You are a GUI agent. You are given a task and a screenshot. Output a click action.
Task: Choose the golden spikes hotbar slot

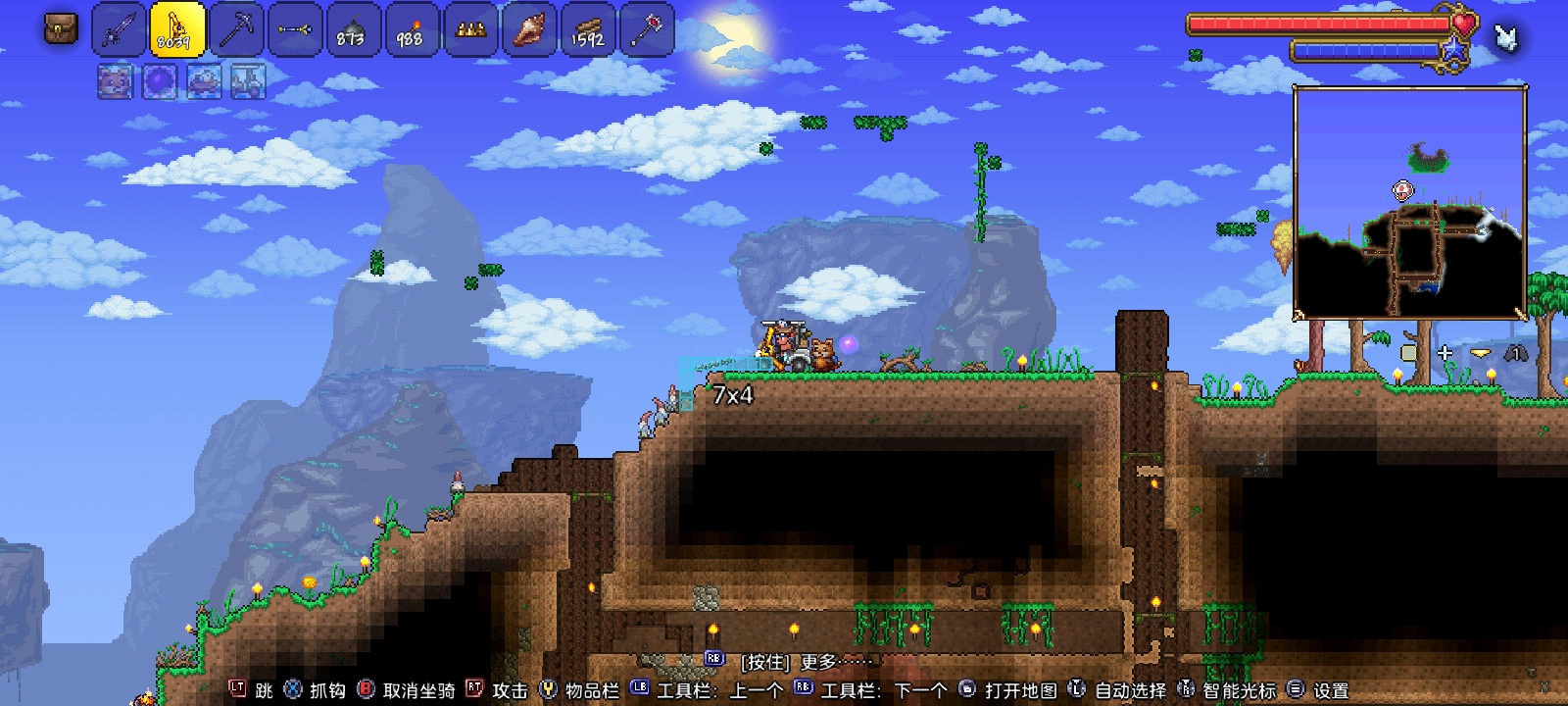click(x=470, y=30)
